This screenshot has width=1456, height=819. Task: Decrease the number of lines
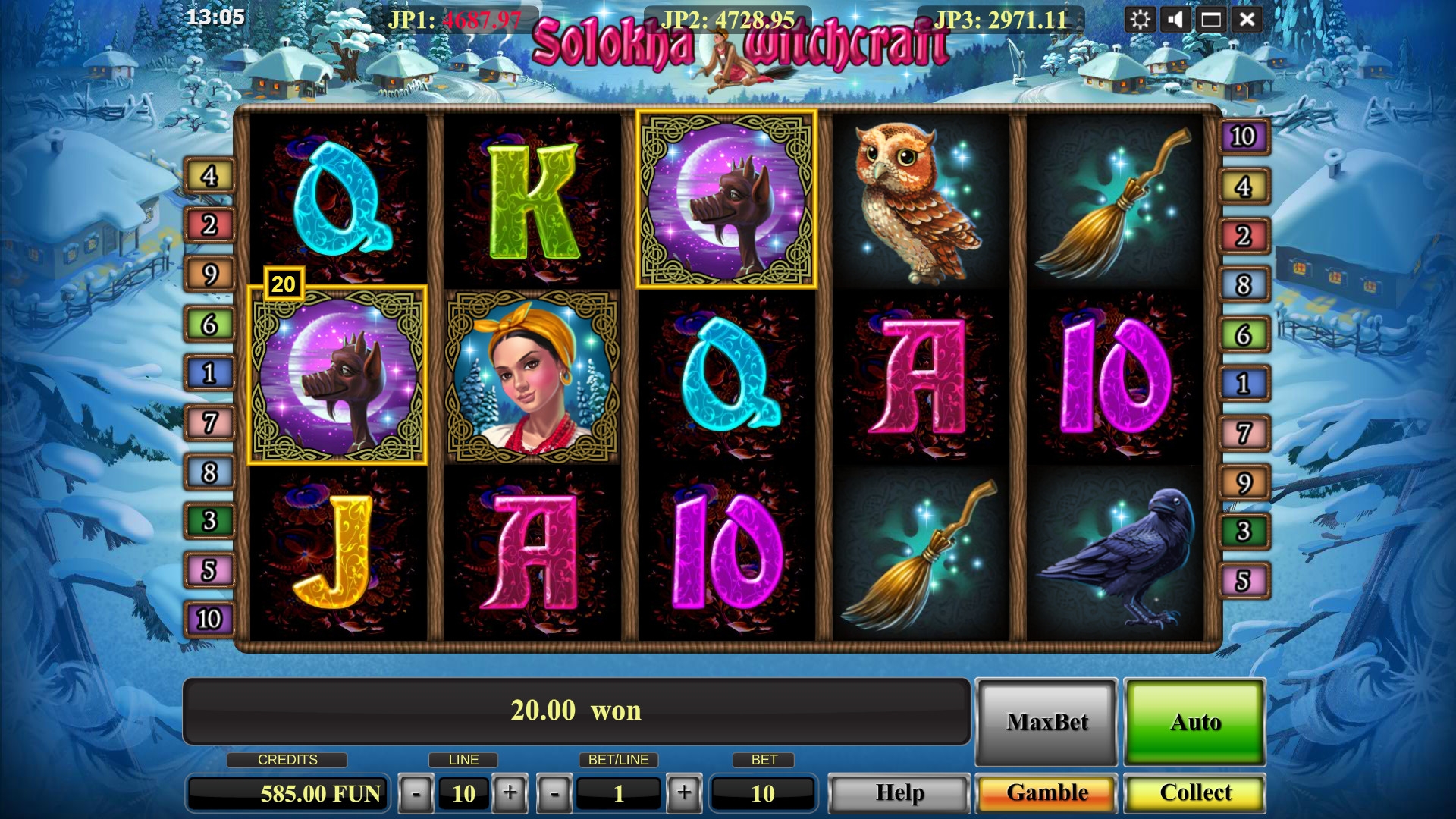click(416, 794)
